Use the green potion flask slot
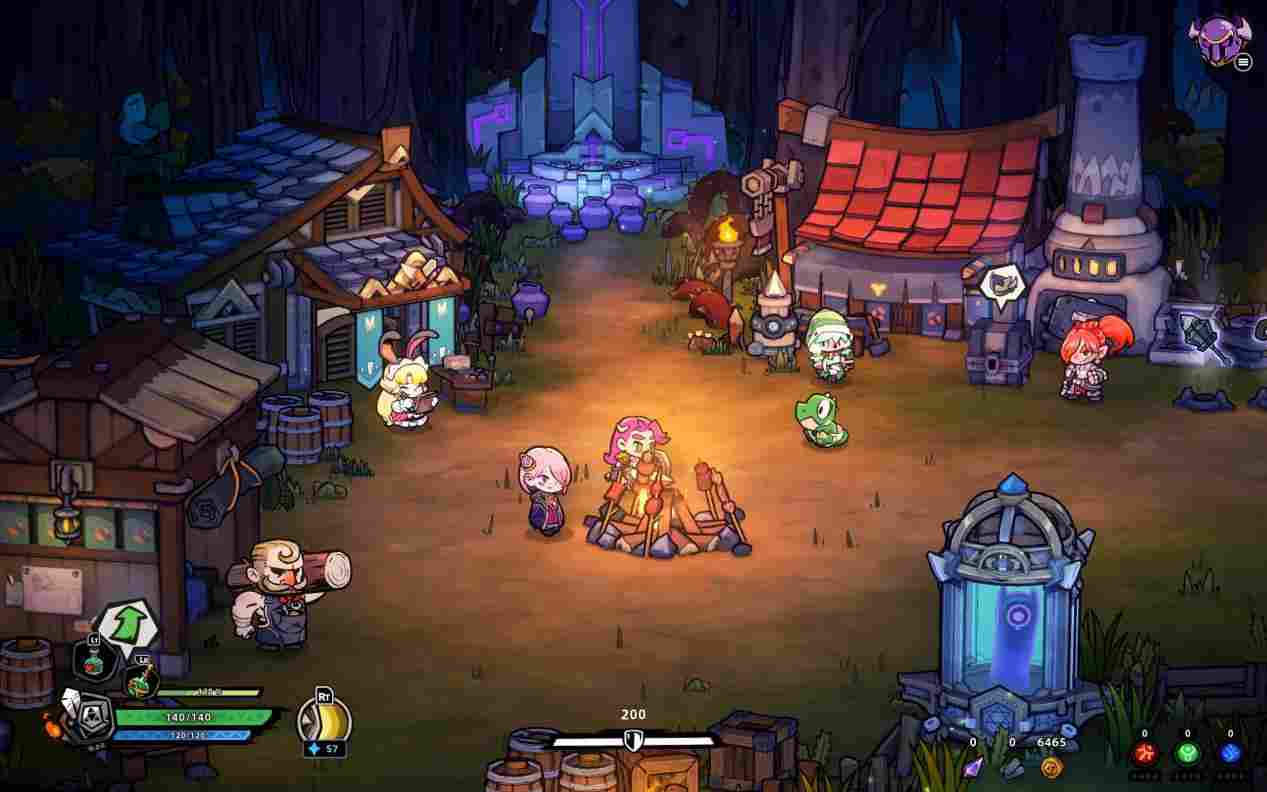 click(139, 680)
